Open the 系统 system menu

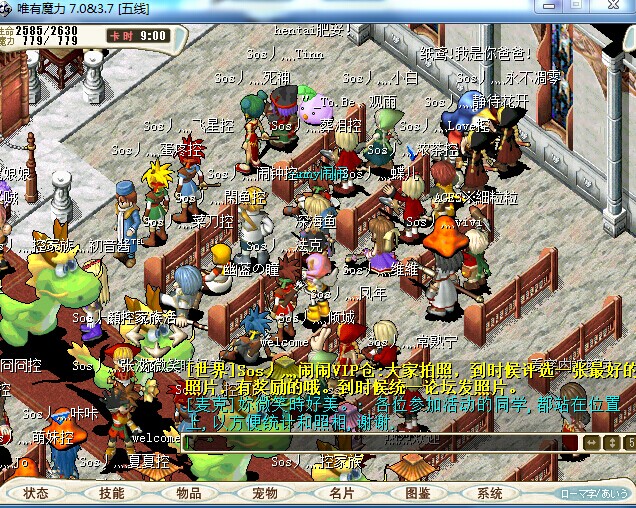click(x=490, y=493)
